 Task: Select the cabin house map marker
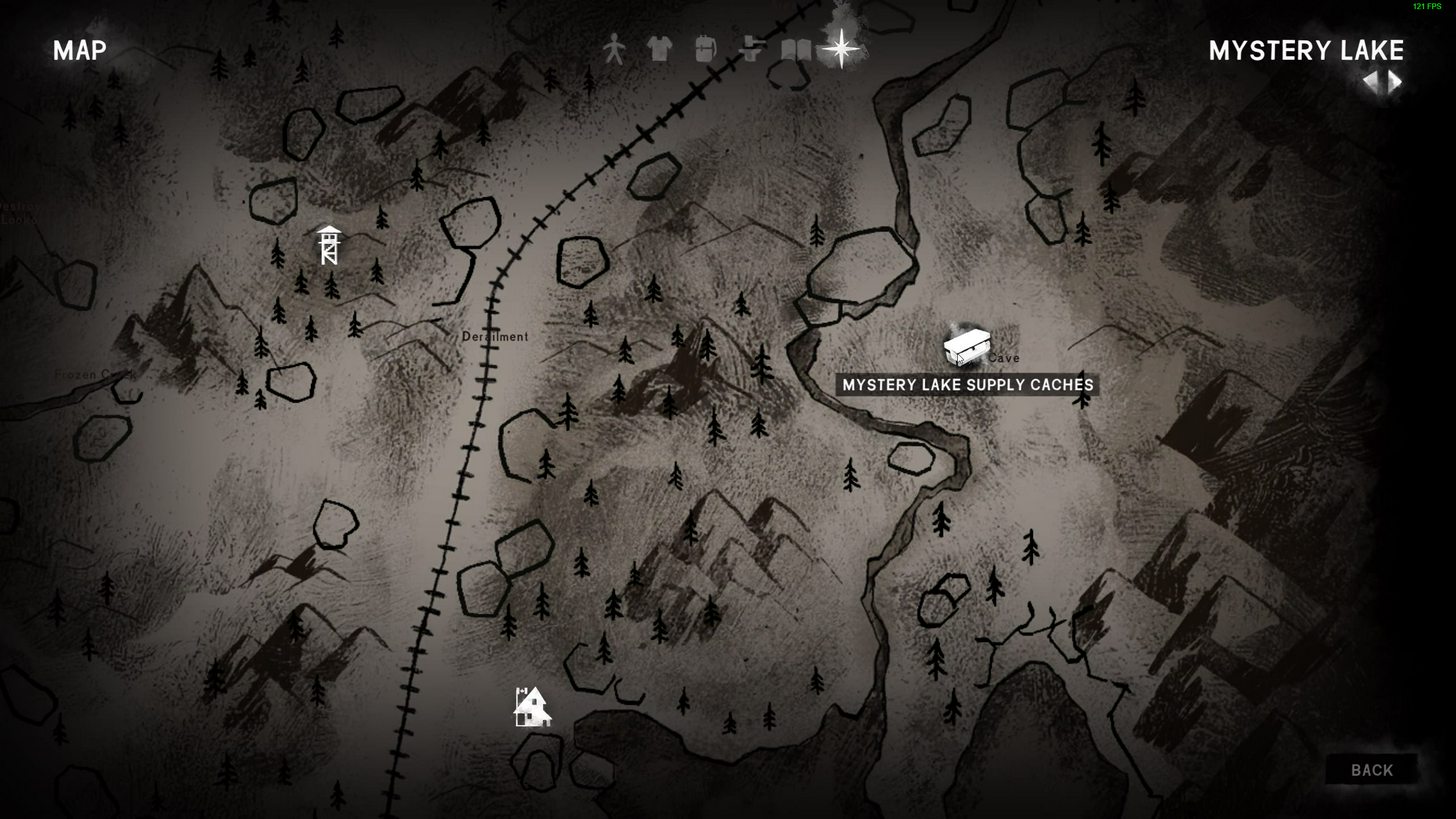point(532,707)
